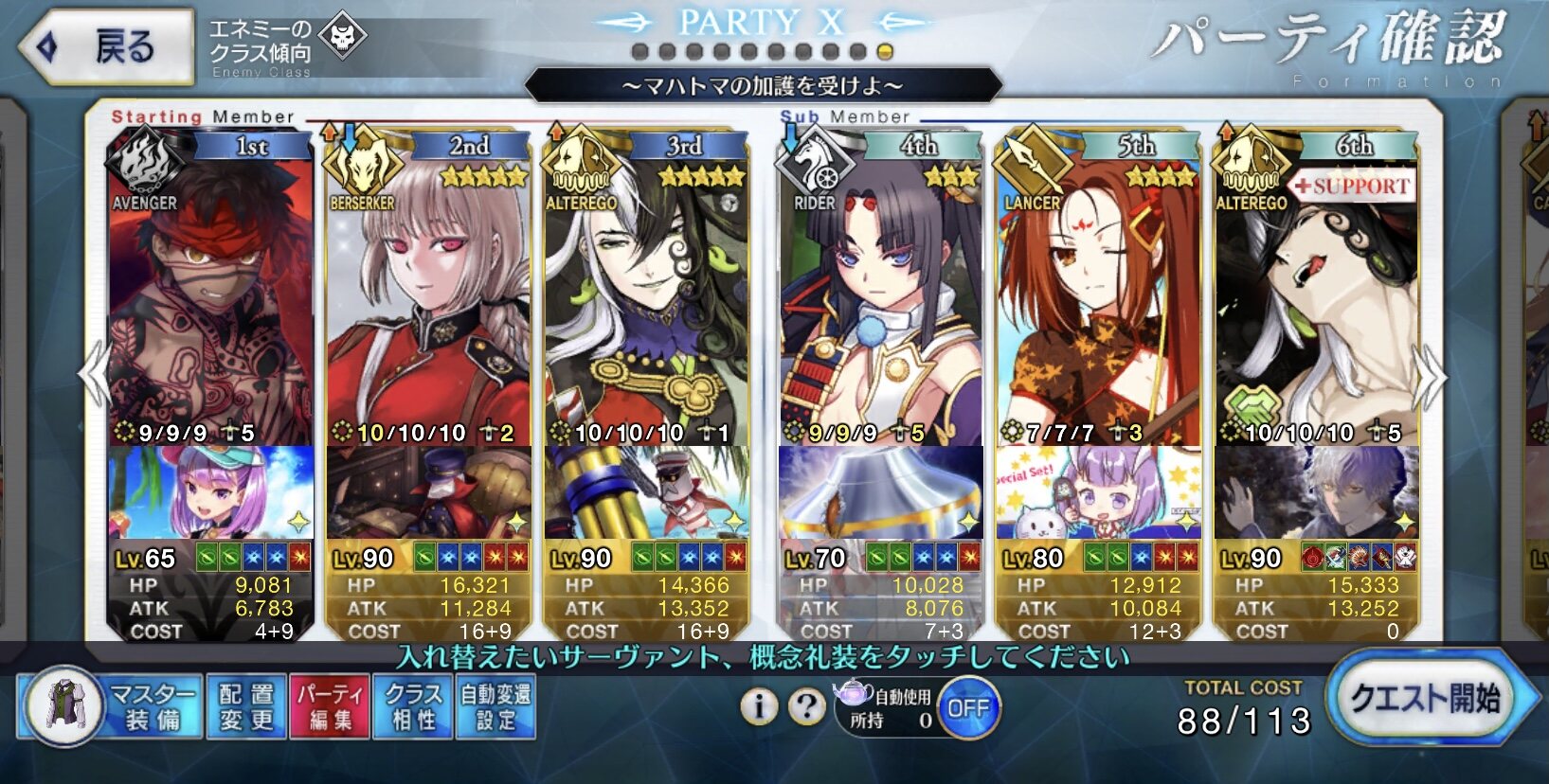Switch to the previous party with left arrow
1549x784 pixels.
point(94,375)
